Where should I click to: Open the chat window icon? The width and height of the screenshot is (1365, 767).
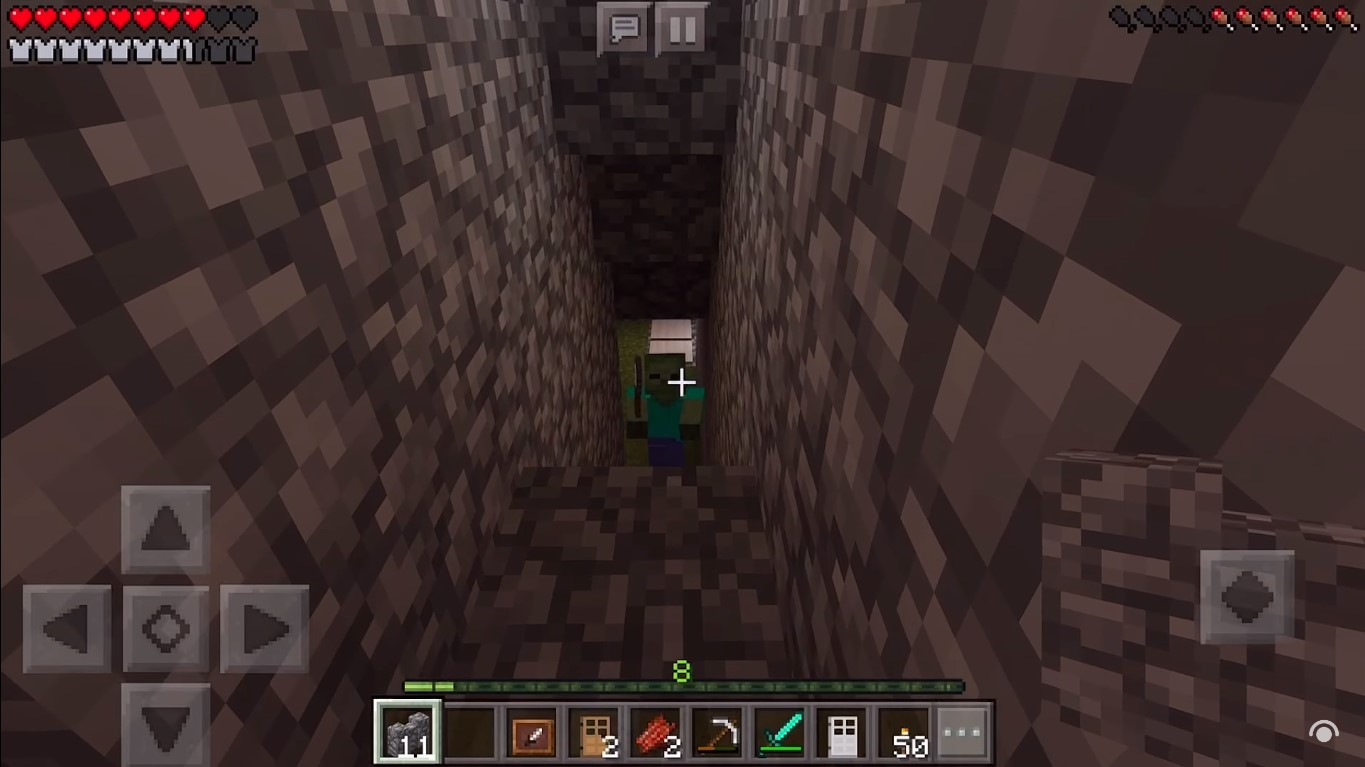[x=623, y=28]
